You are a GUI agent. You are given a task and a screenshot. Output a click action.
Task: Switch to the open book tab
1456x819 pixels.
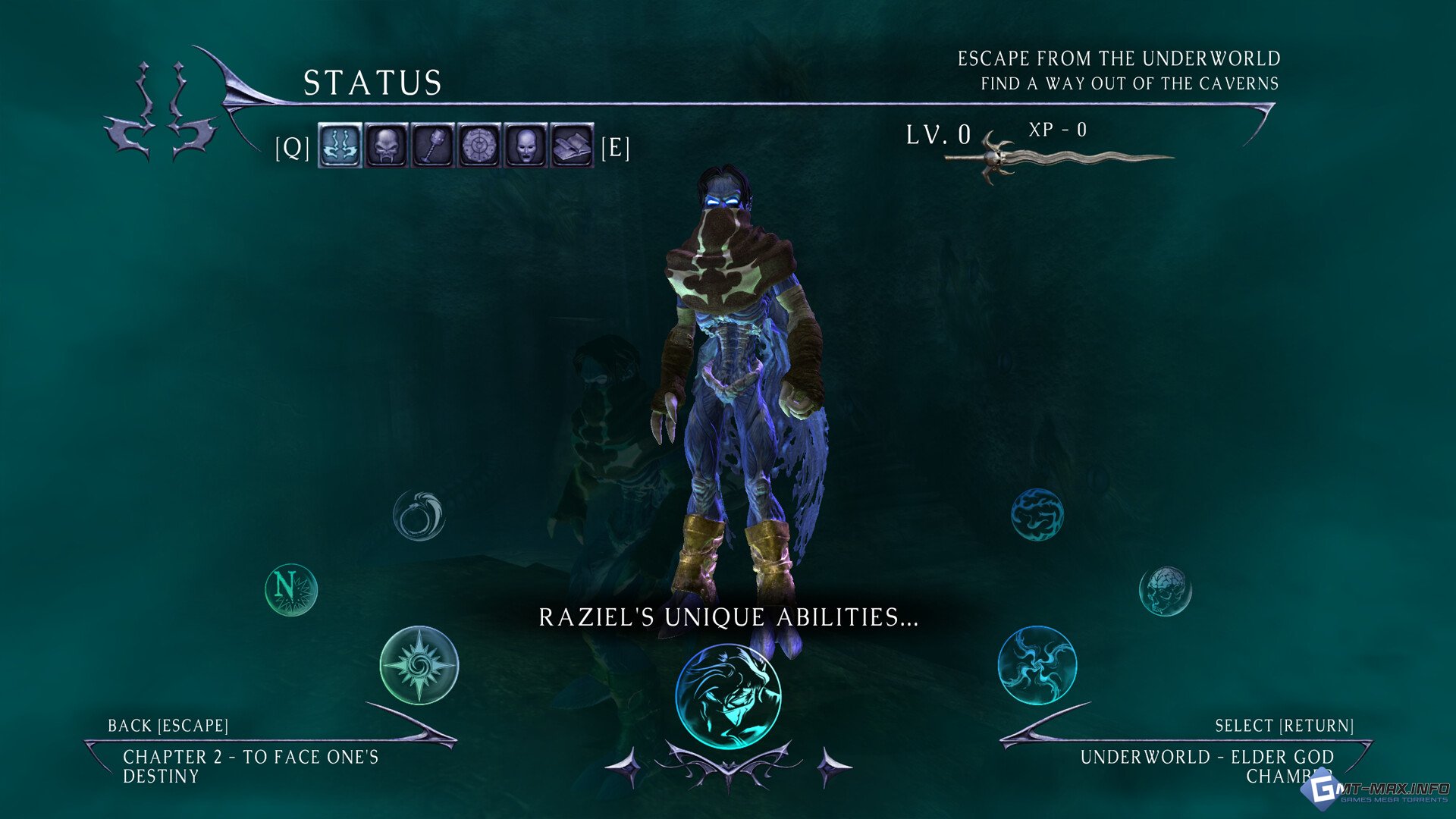572,145
